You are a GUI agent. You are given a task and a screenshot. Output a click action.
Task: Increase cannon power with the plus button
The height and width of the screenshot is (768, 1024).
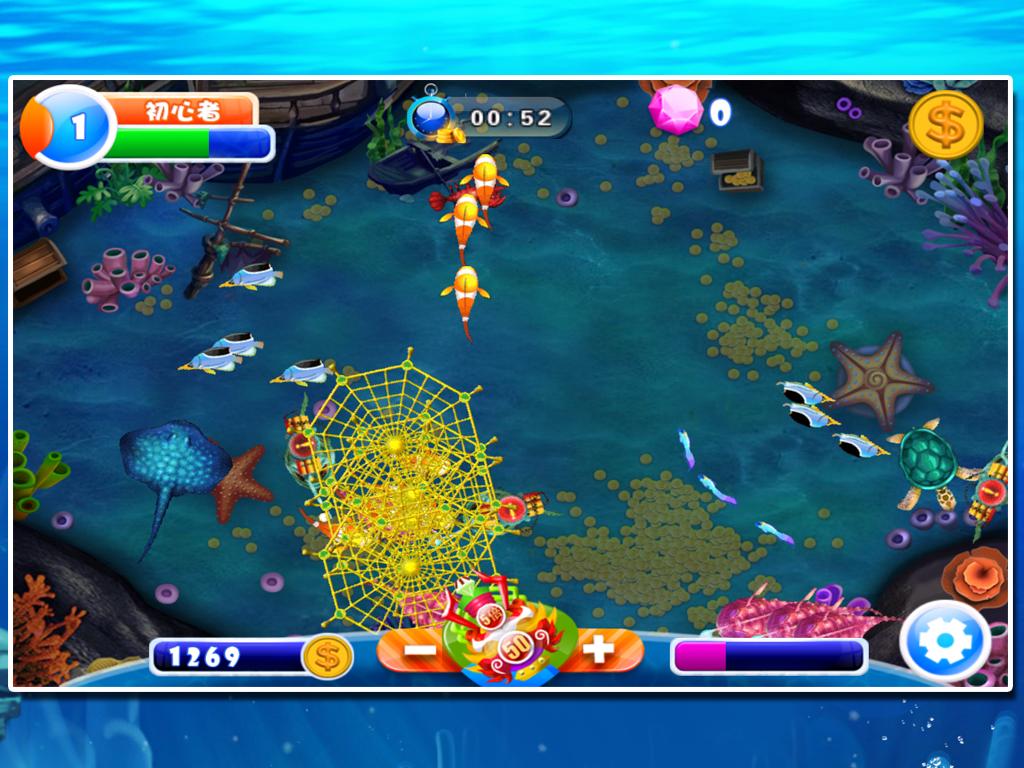click(x=598, y=650)
